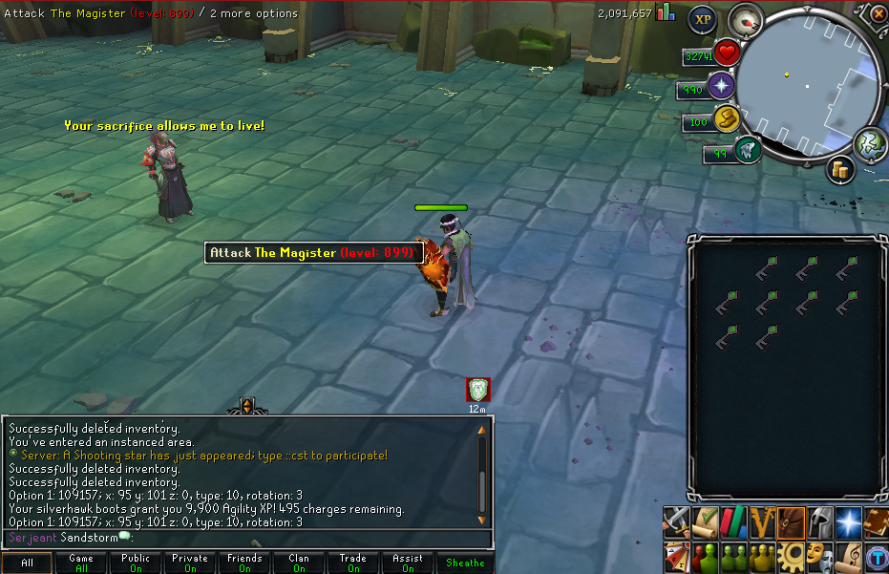Screen dimensions: 889x574
Task: Open the Worn Equipment helmet tab
Action: click(820, 521)
